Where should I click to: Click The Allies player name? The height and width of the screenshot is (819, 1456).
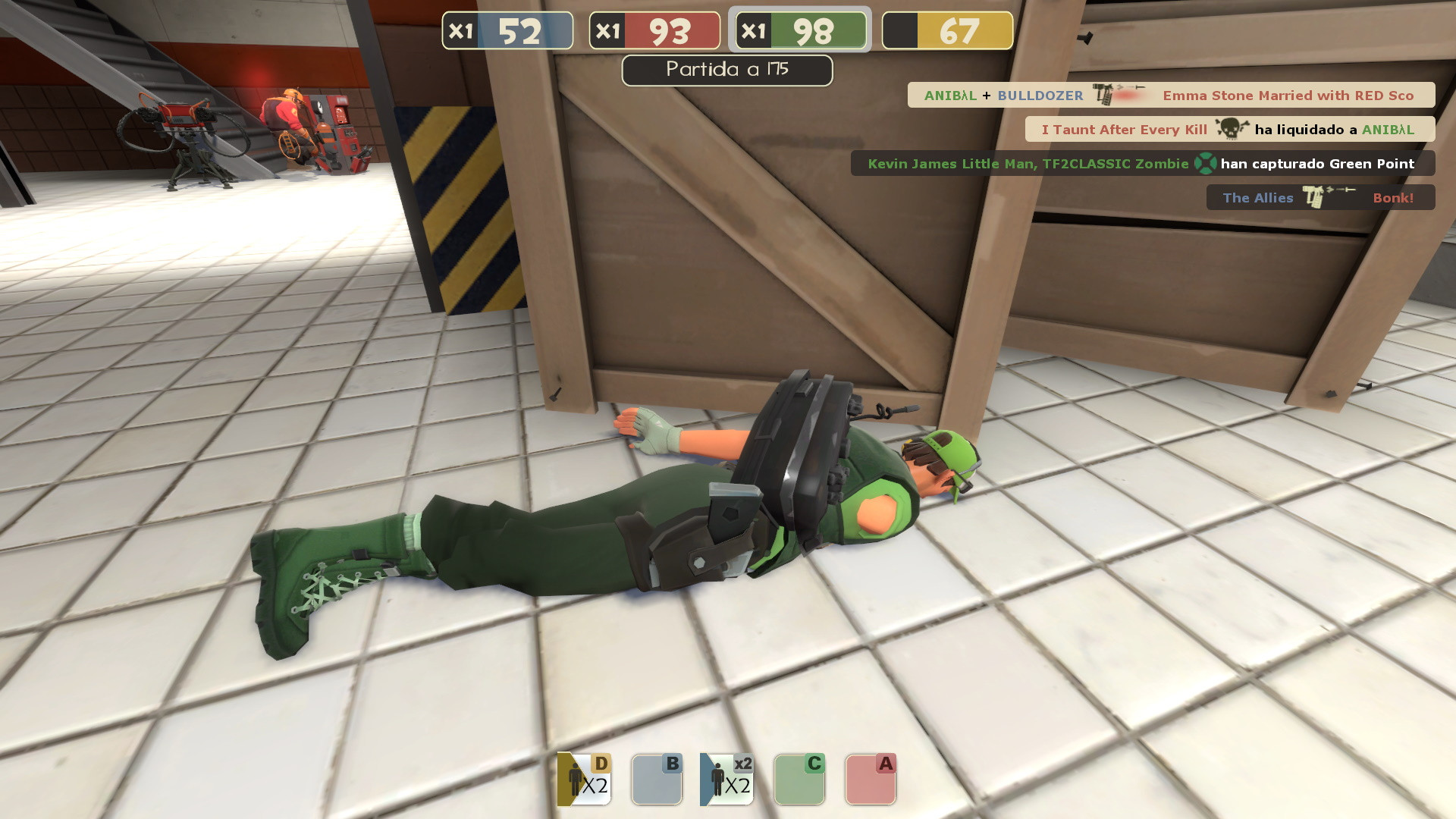point(1257,197)
